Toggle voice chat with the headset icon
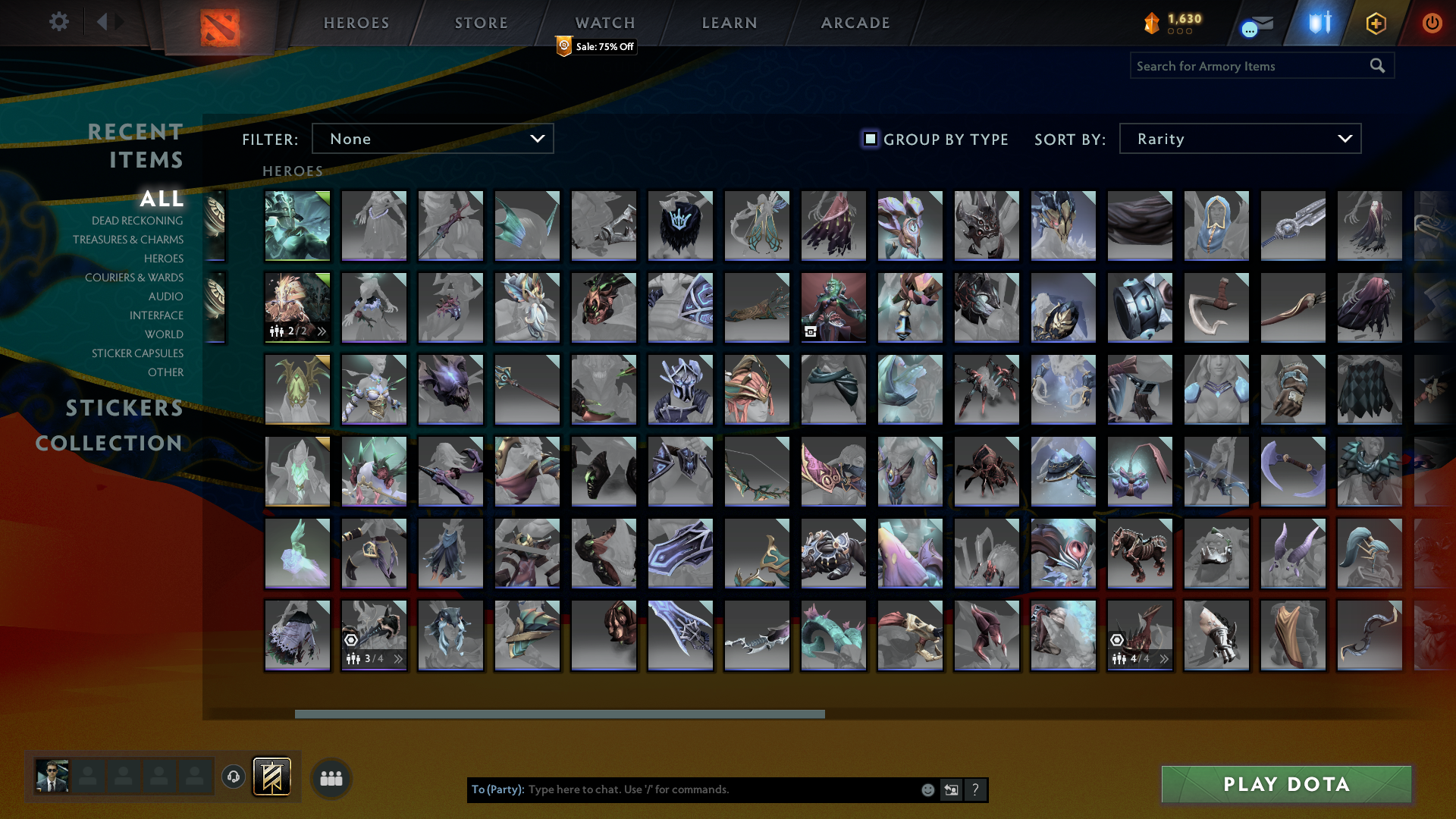This screenshot has height=819, width=1456. [x=234, y=777]
